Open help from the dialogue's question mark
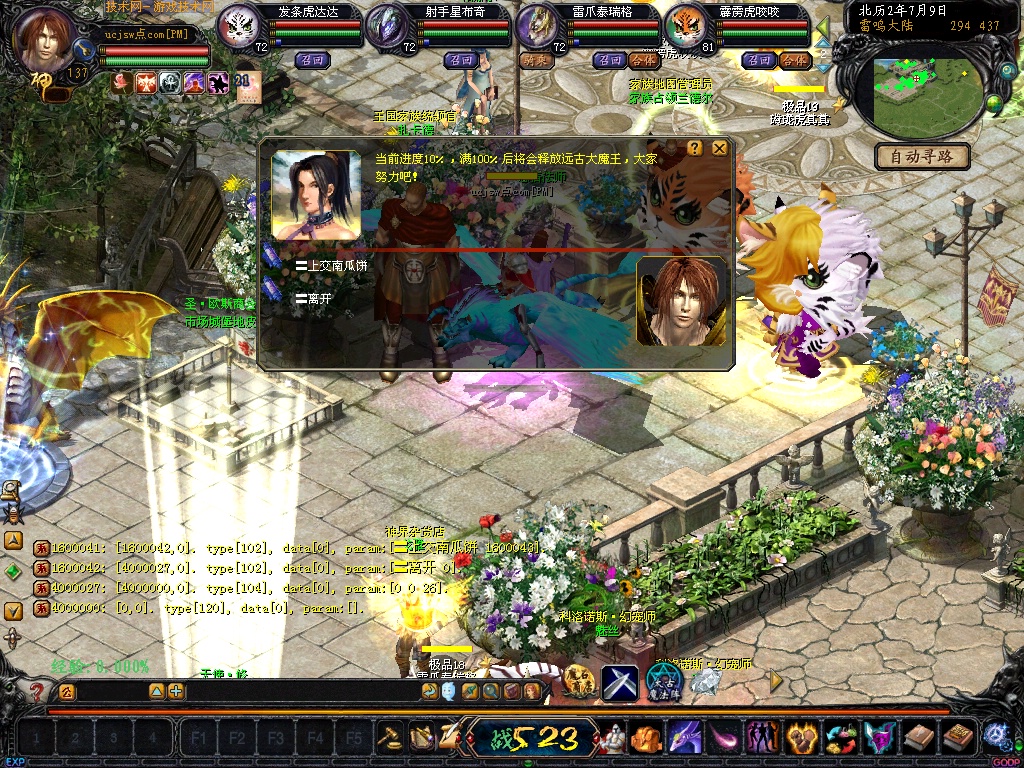Screen dimensions: 1024x768 tap(695, 148)
